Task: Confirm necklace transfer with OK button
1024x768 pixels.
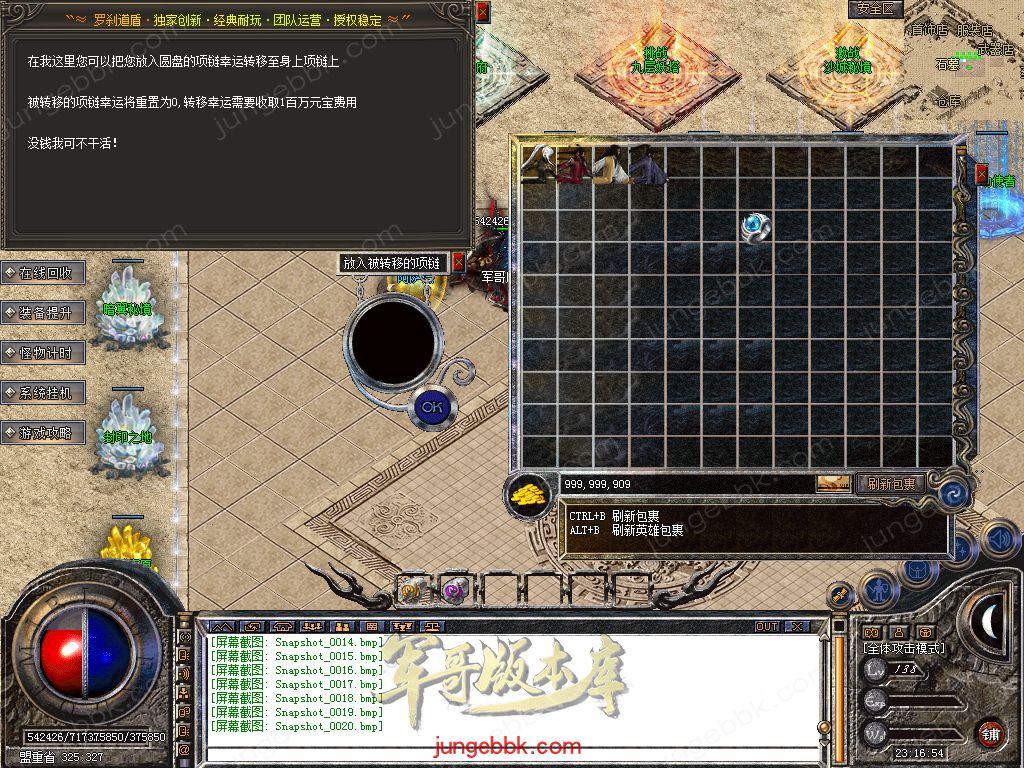Action: coord(432,407)
